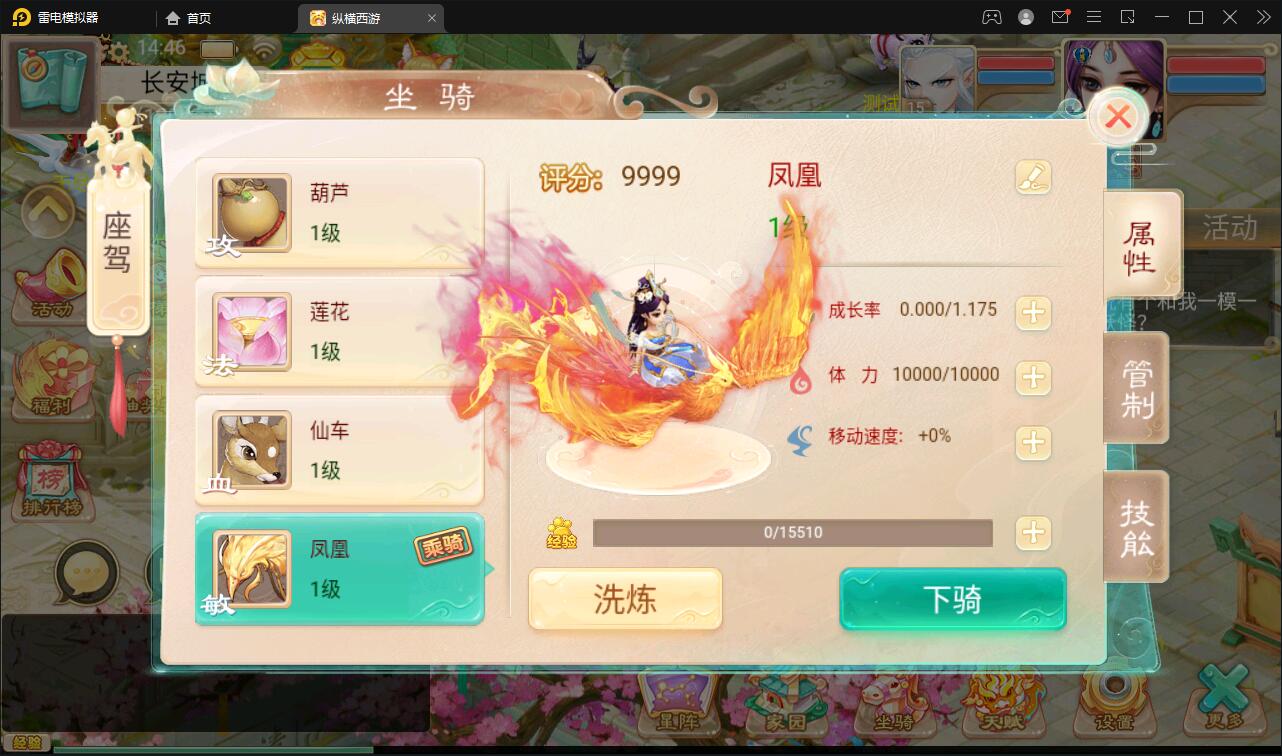1282x756 pixels.
Task: Click the 经验 experience progress bar
Action: tap(793, 532)
